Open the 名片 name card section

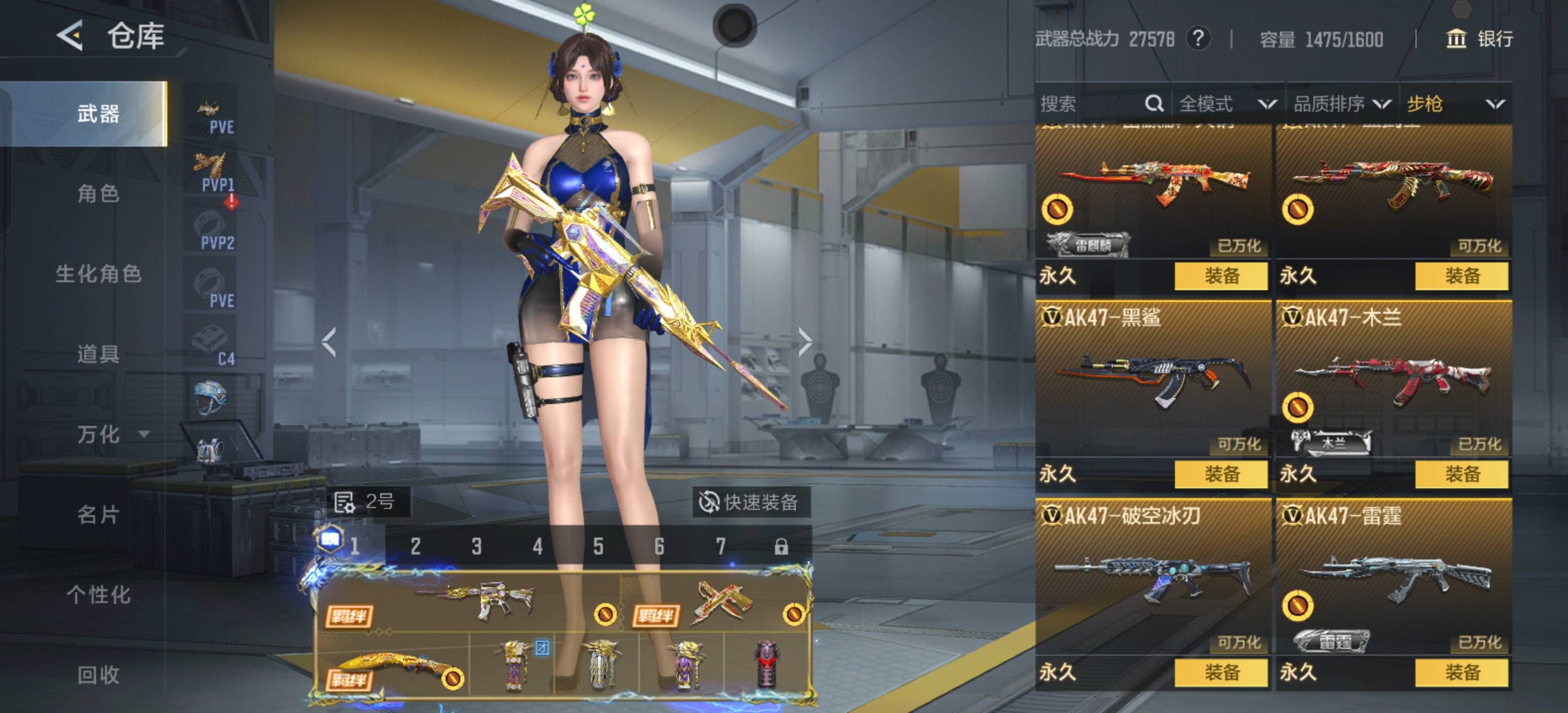click(x=98, y=514)
